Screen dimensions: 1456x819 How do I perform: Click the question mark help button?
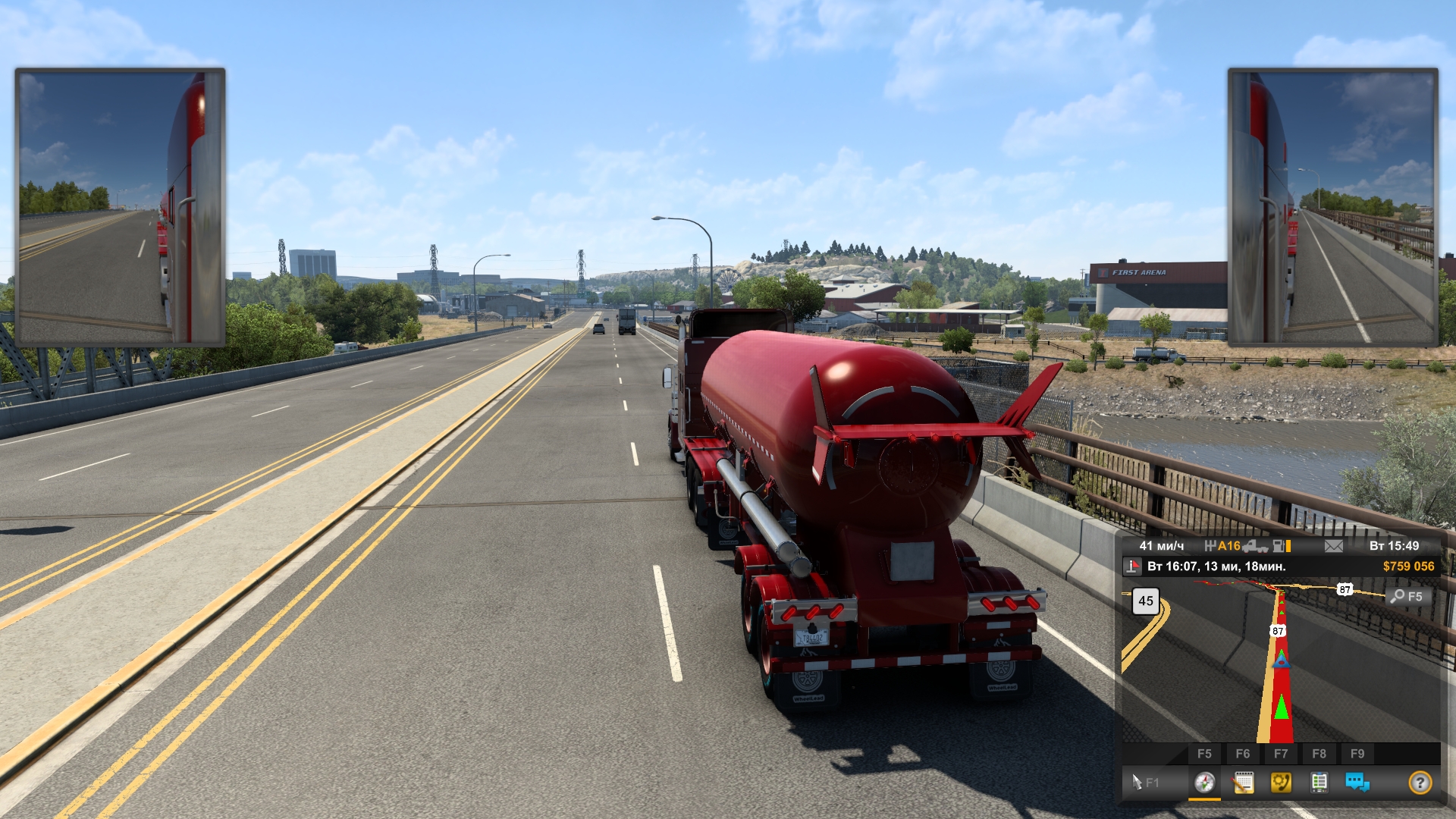click(x=1420, y=782)
